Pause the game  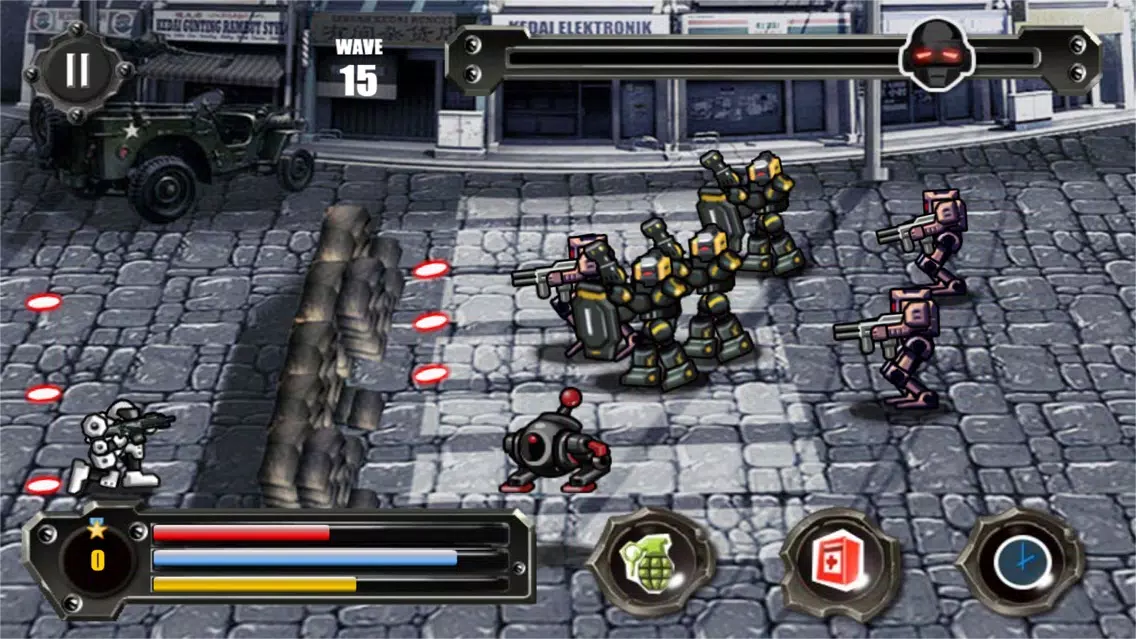78,70
